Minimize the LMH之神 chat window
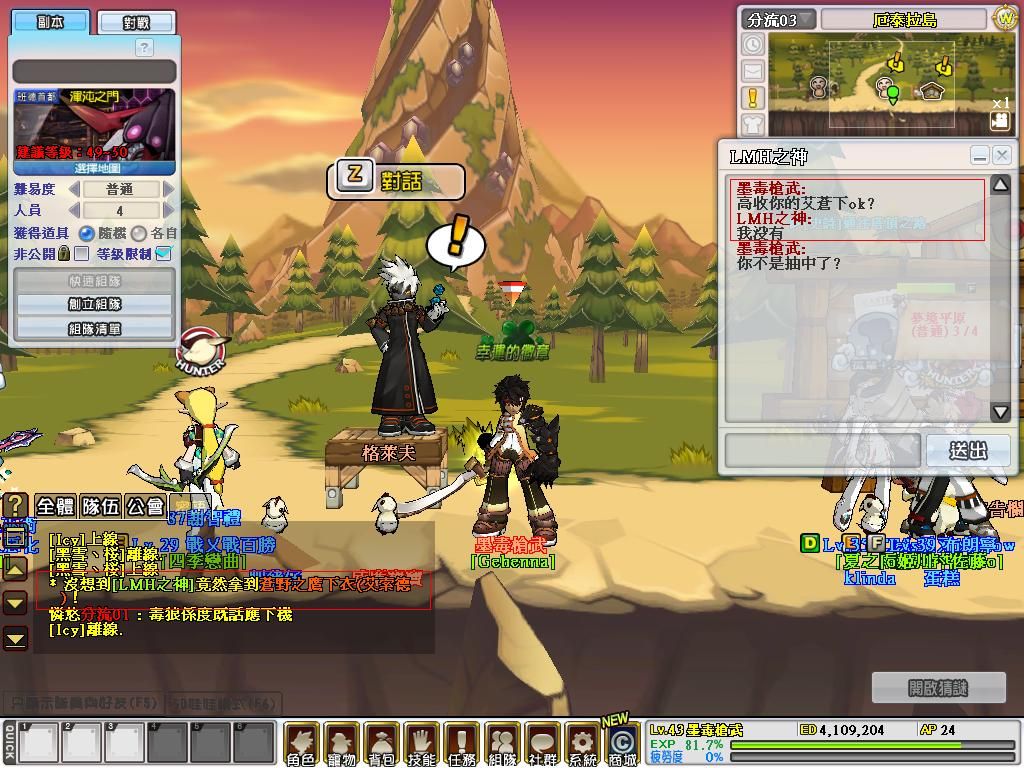Image resolution: width=1024 pixels, height=768 pixels. pos(980,155)
